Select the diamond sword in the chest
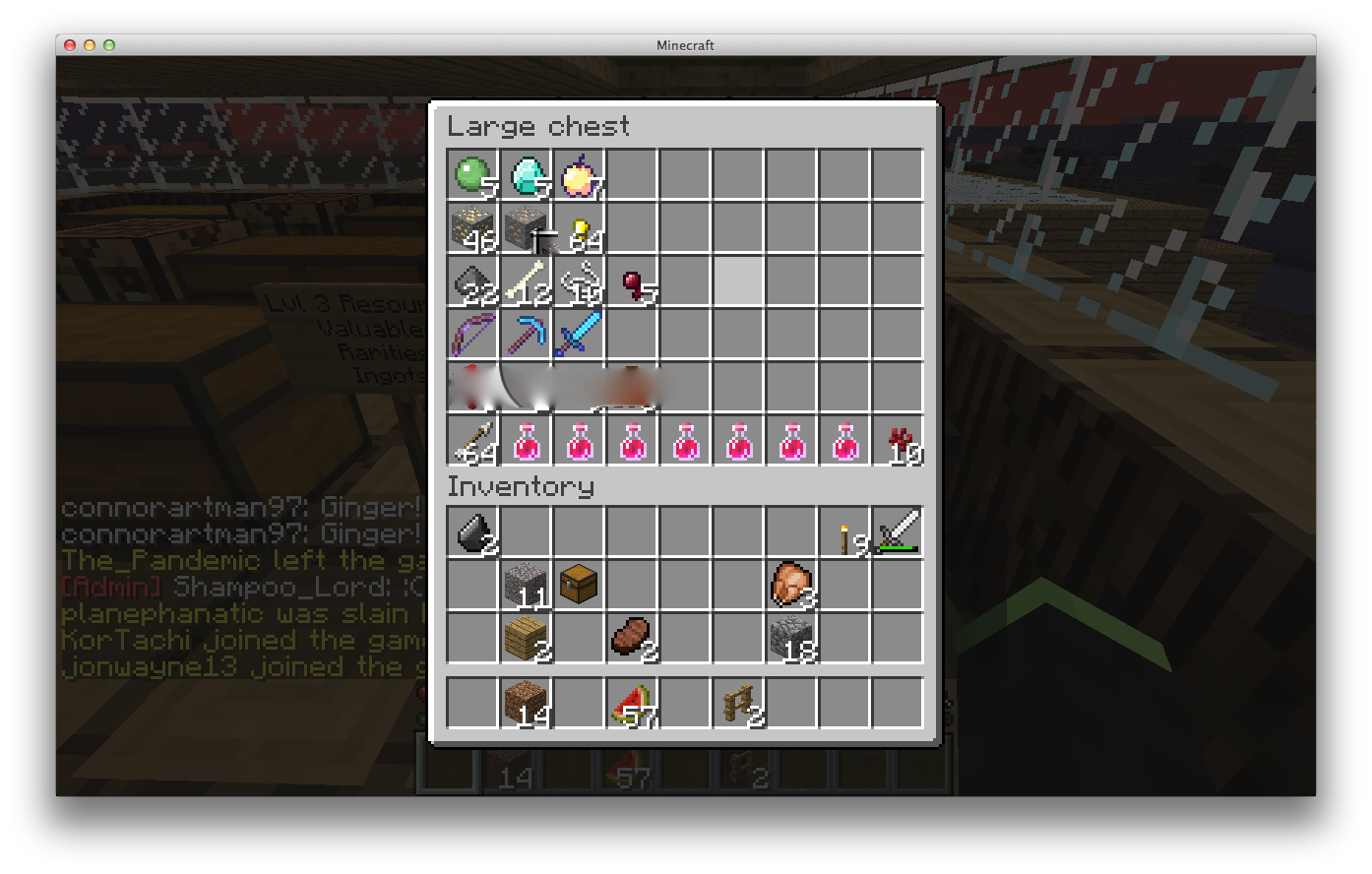The image size is (1372, 874). pyautogui.click(x=581, y=335)
